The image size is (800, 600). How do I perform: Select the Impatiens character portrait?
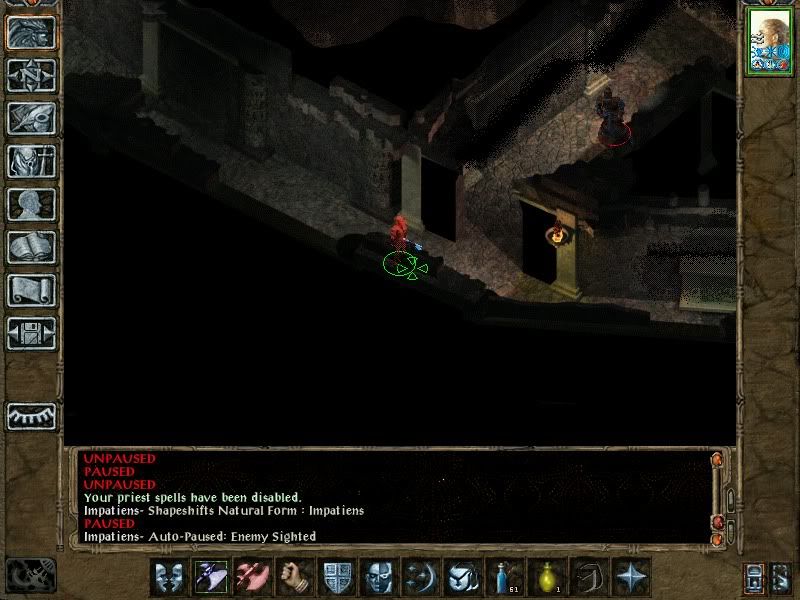(770, 42)
